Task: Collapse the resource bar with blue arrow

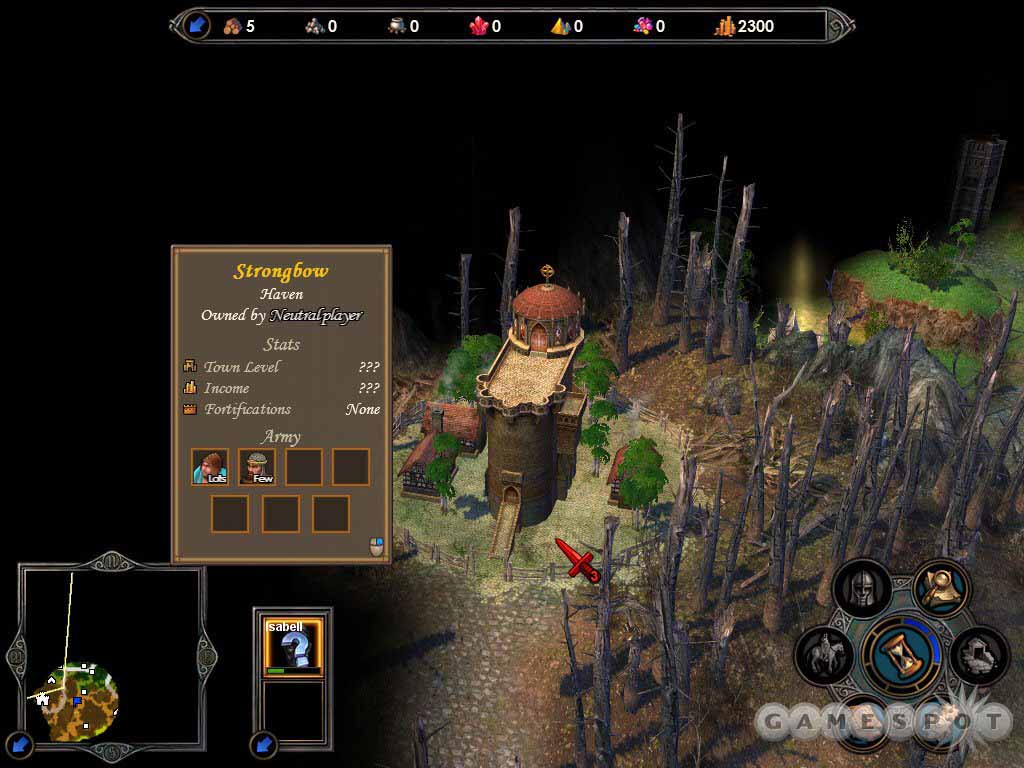Action: pos(197,25)
